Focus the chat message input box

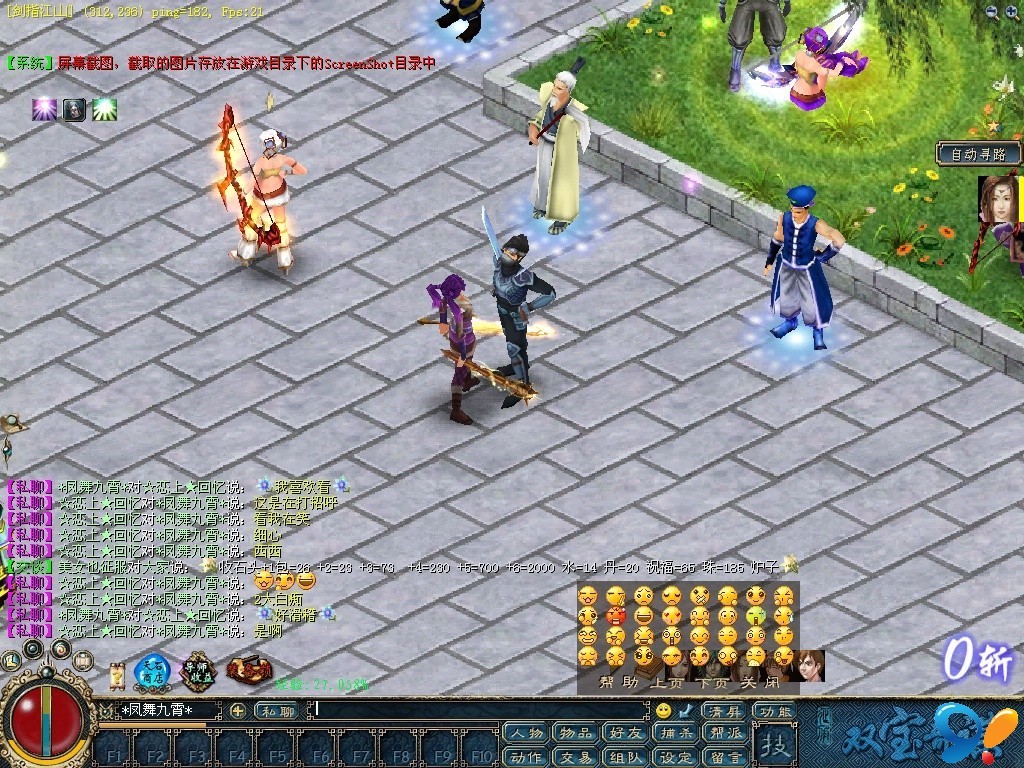[x=480, y=711]
